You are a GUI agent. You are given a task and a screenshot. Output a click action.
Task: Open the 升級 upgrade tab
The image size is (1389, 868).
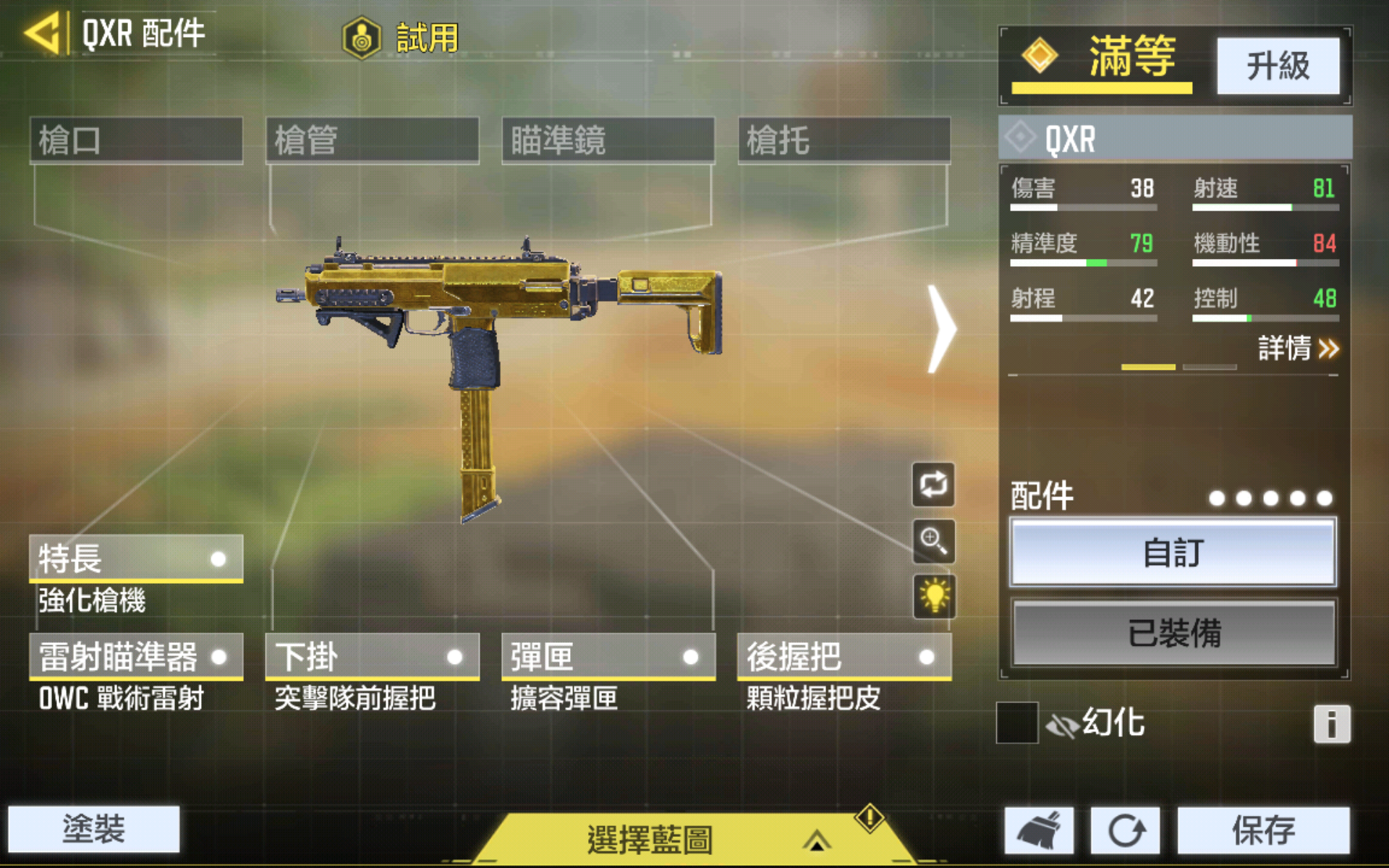point(1279,66)
